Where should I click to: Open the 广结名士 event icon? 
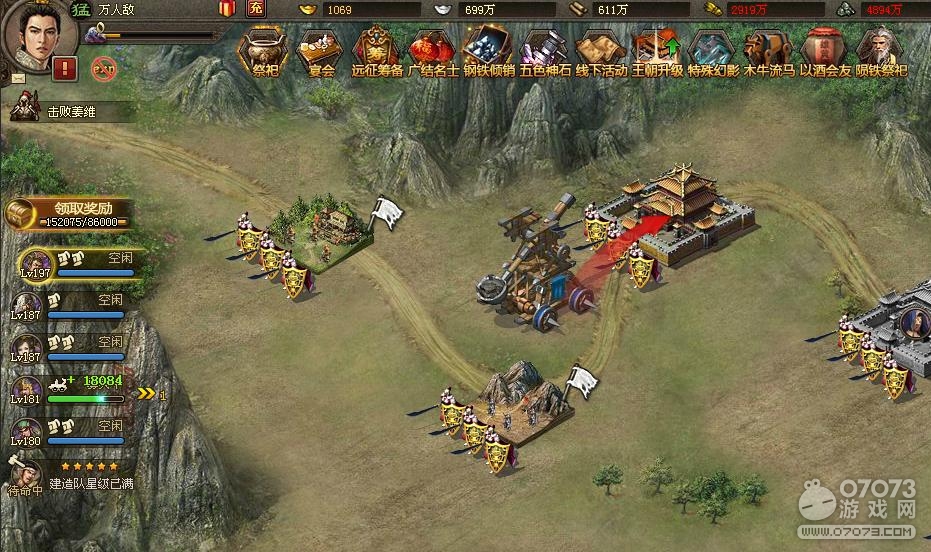pyautogui.click(x=433, y=50)
